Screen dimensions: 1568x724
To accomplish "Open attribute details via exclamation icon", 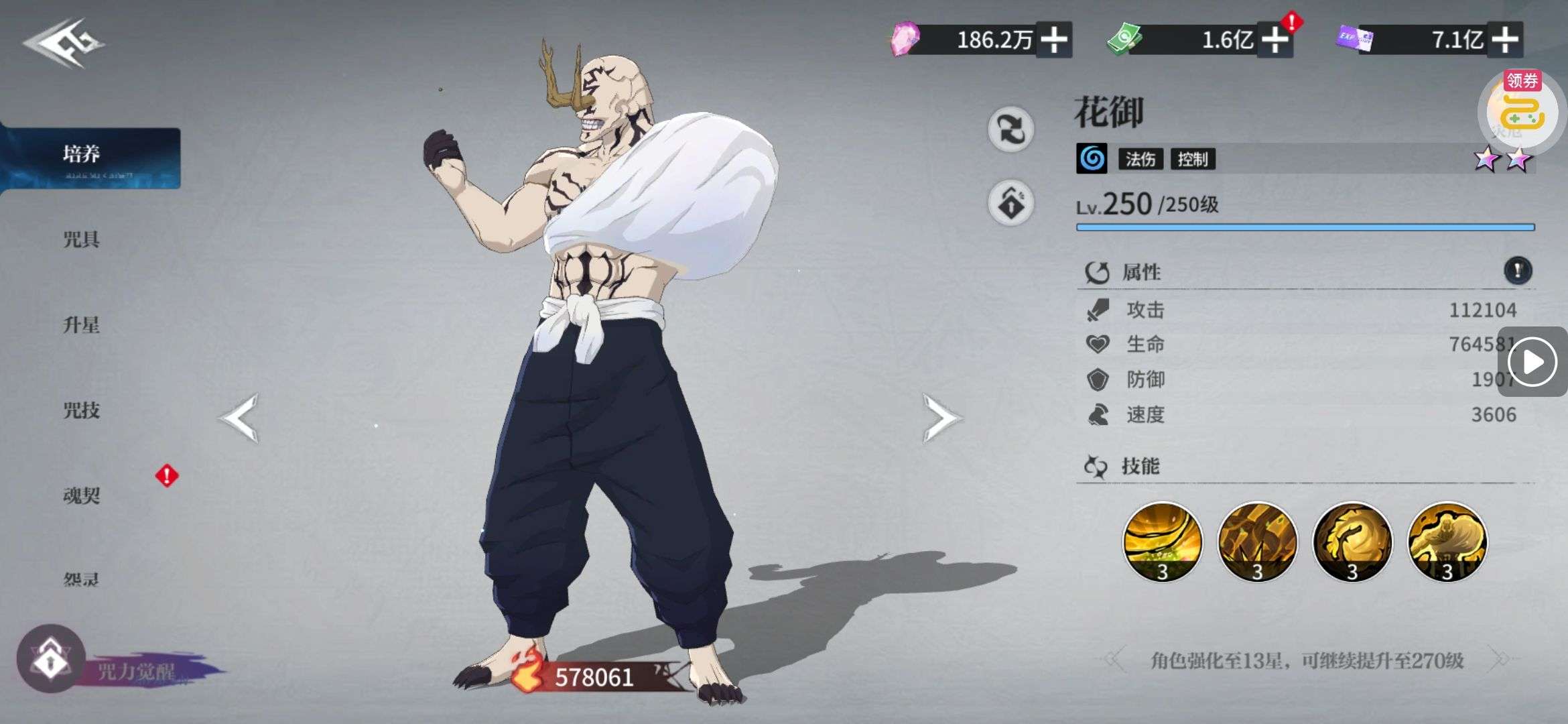I will (1518, 271).
